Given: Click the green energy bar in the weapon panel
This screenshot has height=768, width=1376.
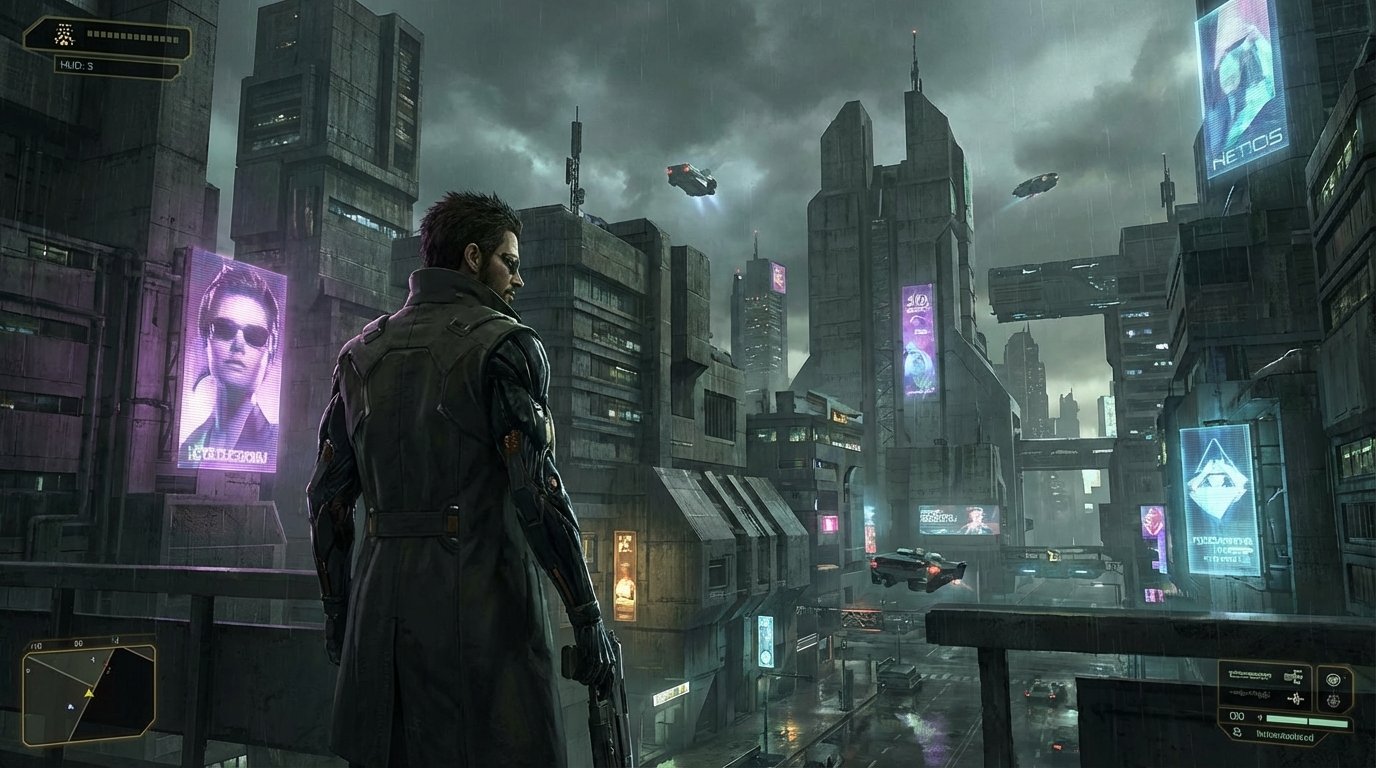Looking at the screenshot, I should coord(1307,720).
